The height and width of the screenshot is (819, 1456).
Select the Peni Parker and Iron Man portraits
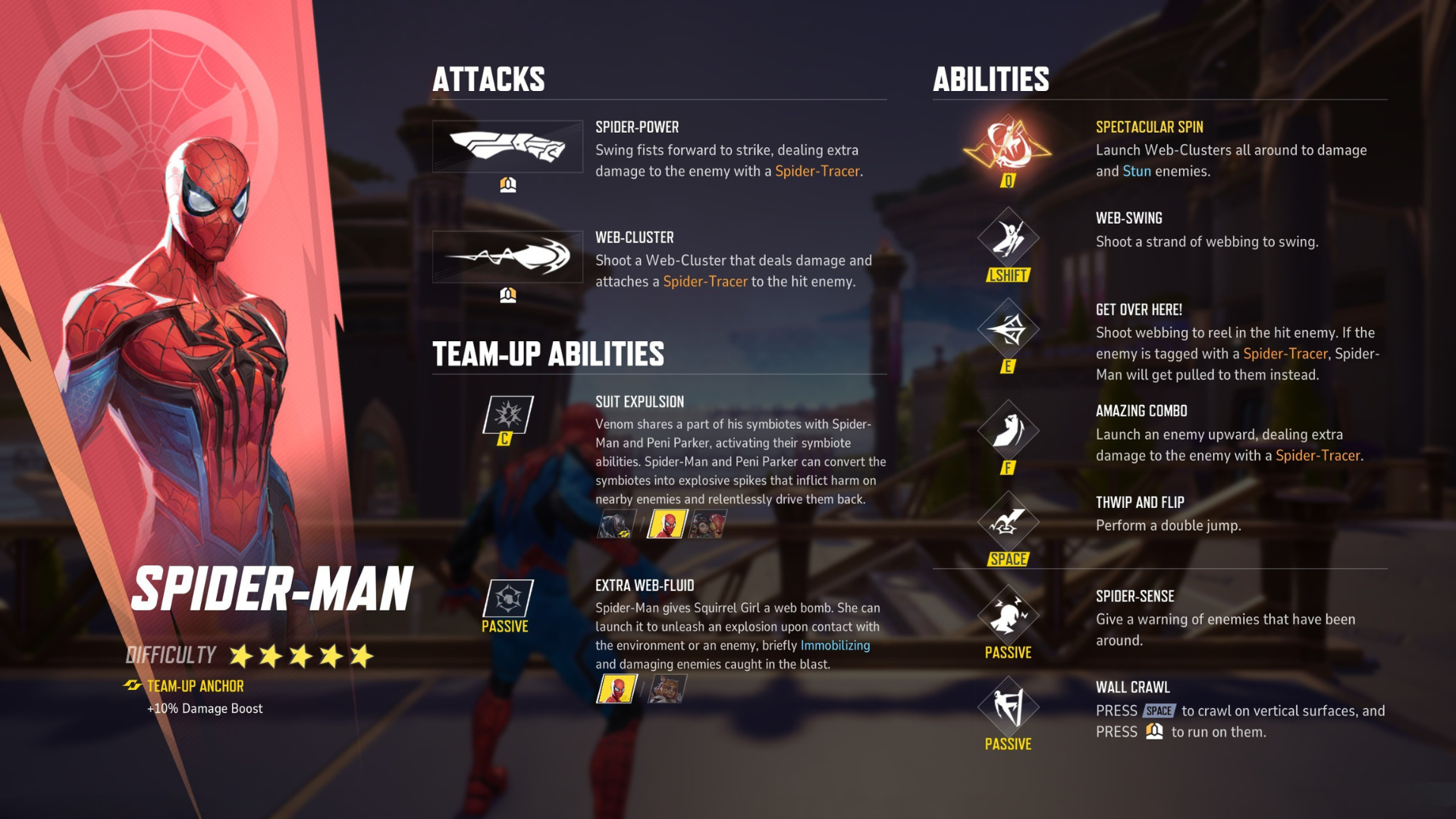tap(708, 523)
